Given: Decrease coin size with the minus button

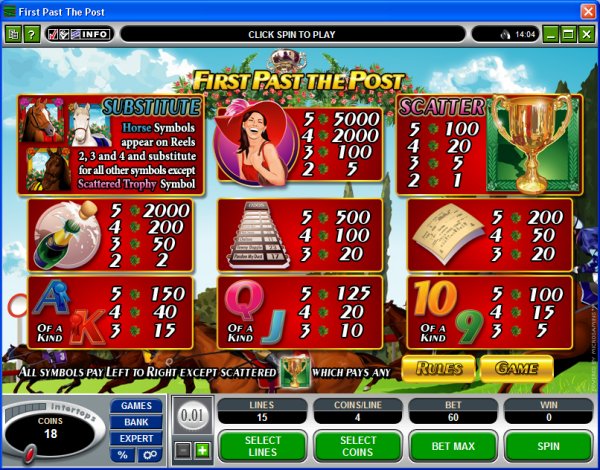Looking at the screenshot, I should pyautogui.click(x=183, y=451).
